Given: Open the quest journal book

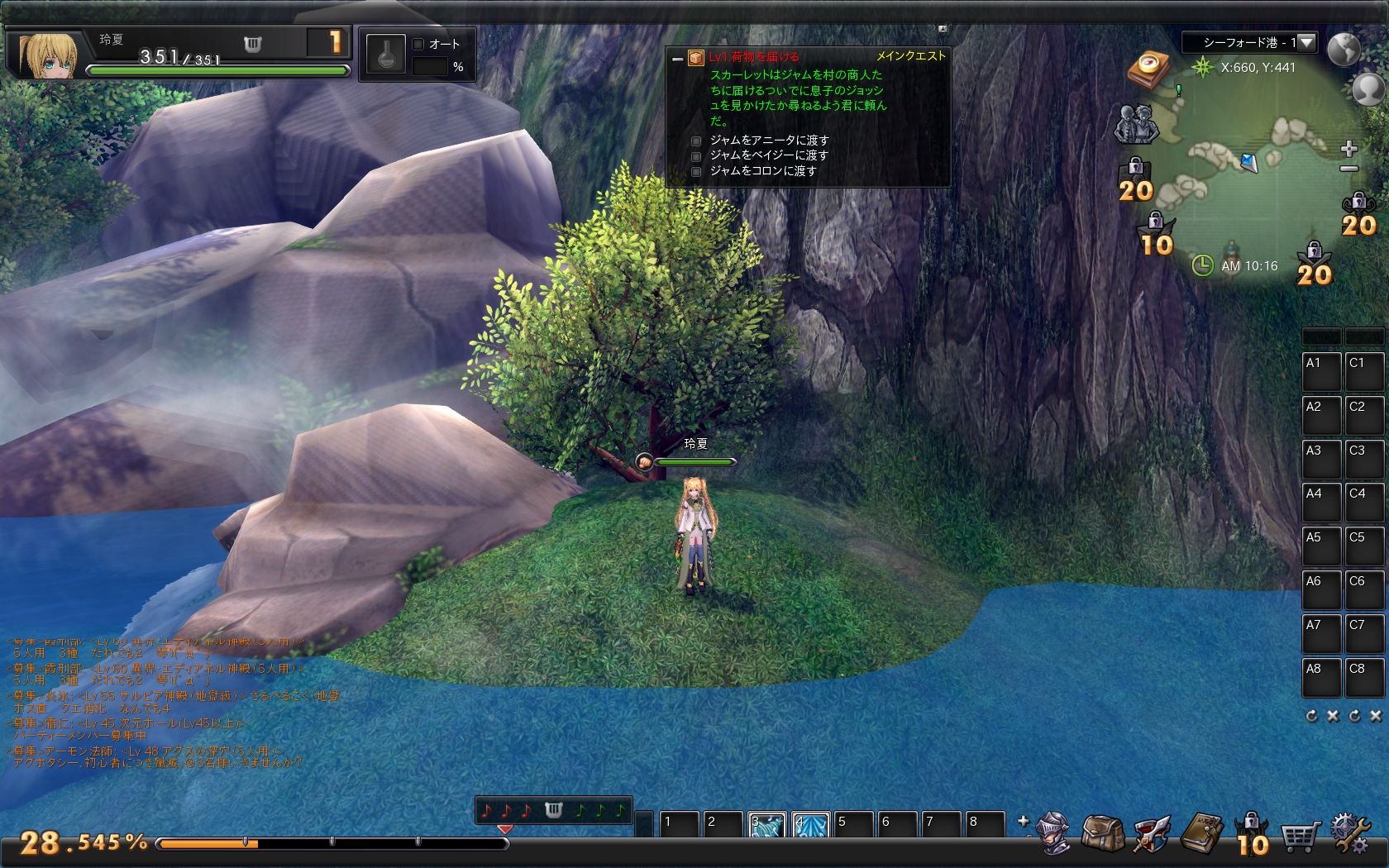Looking at the screenshot, I should (1202, 835).
